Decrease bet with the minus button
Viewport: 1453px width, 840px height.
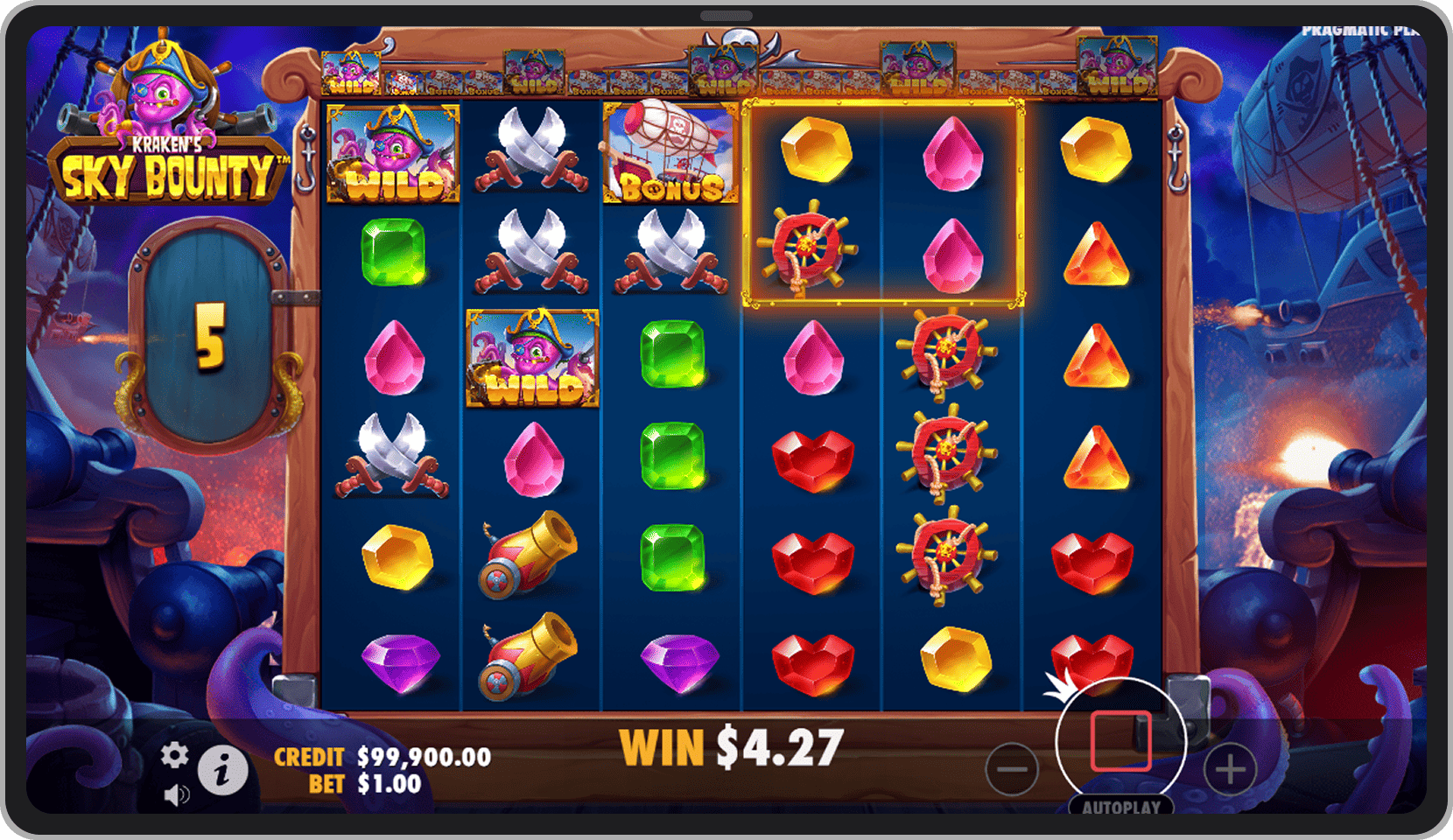[1011, 769]
